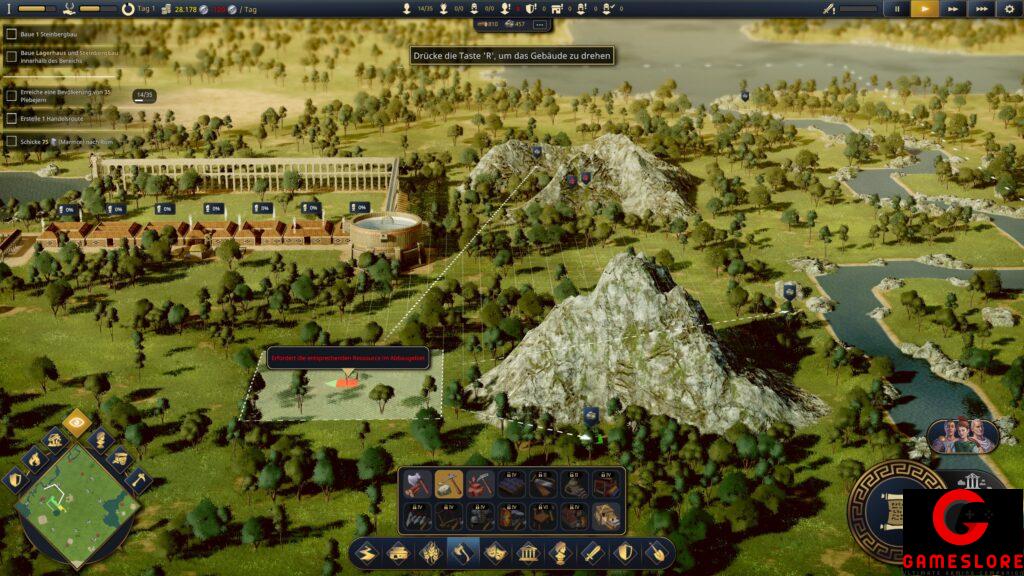The height and width of the screenshot is (576, 1024).
Task: Open the lightning bolt build category
Action: [x=366, y=553]
